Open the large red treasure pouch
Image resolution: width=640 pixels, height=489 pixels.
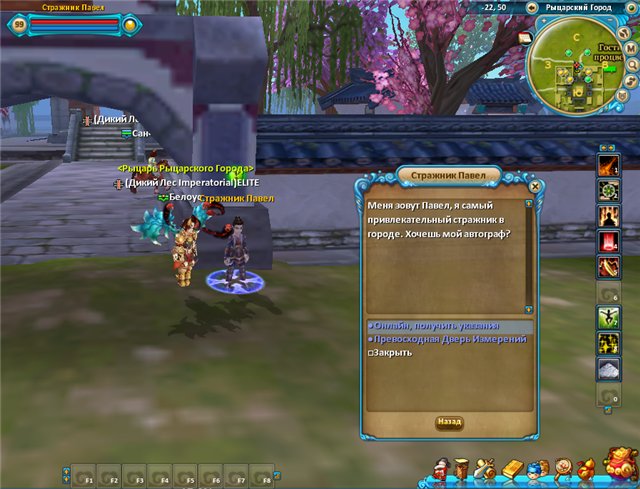(x=619, y=464)
